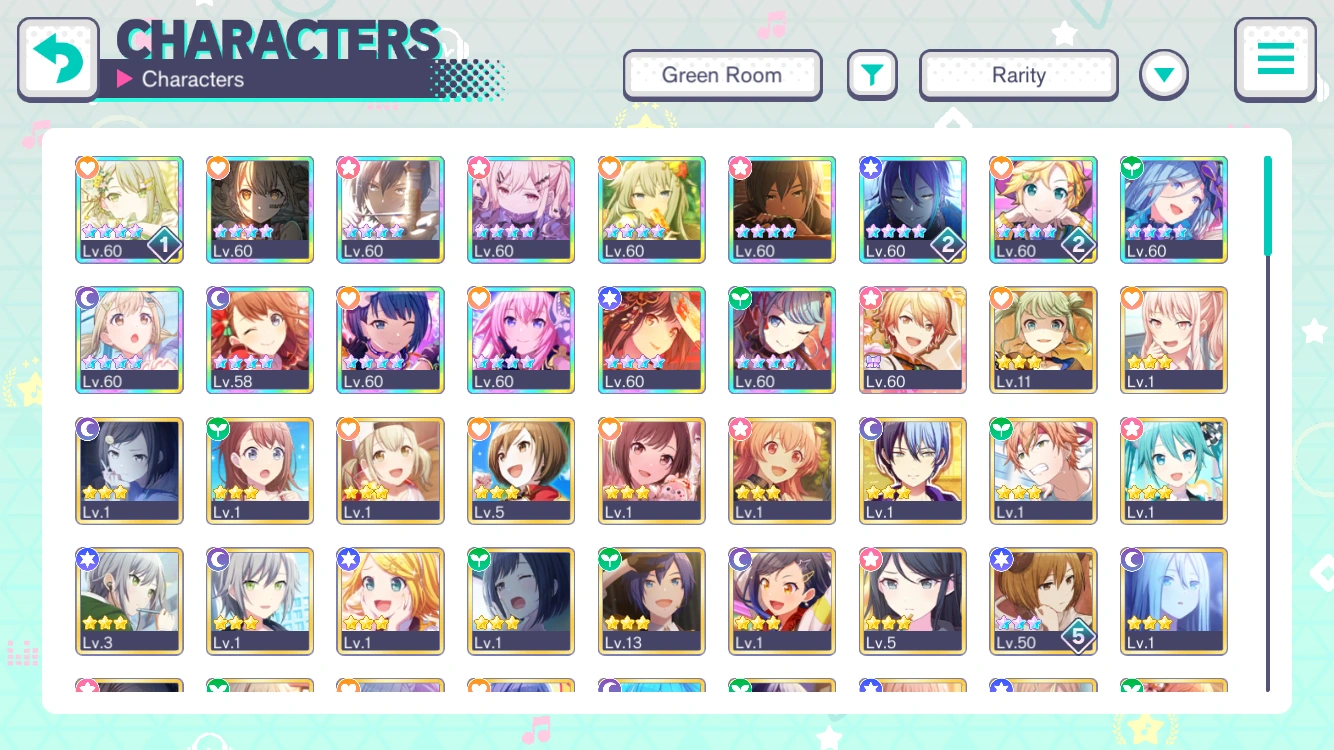Tap the teal back arrow icon
Screen dimensions: 1334x750
(x=57, y=58)
